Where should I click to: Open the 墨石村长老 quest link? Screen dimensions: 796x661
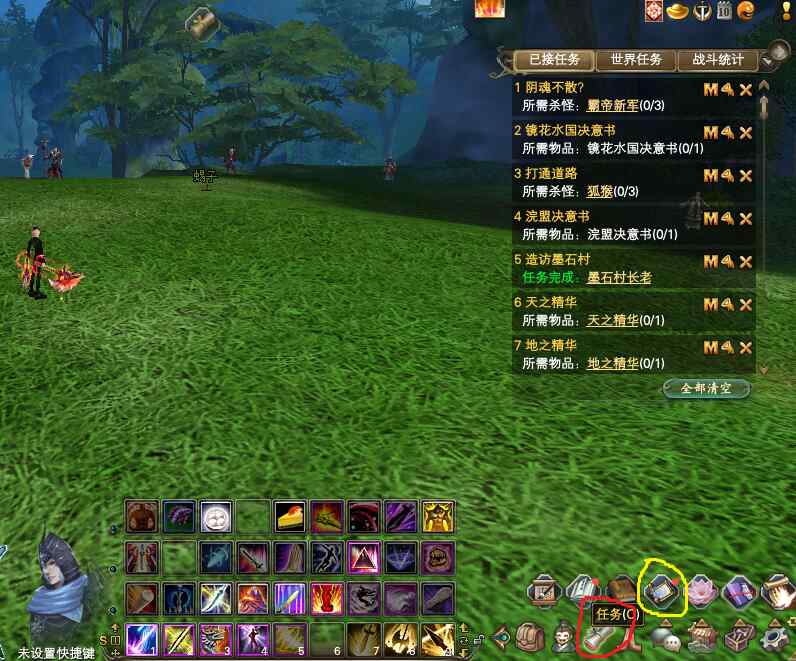point(619,277)
